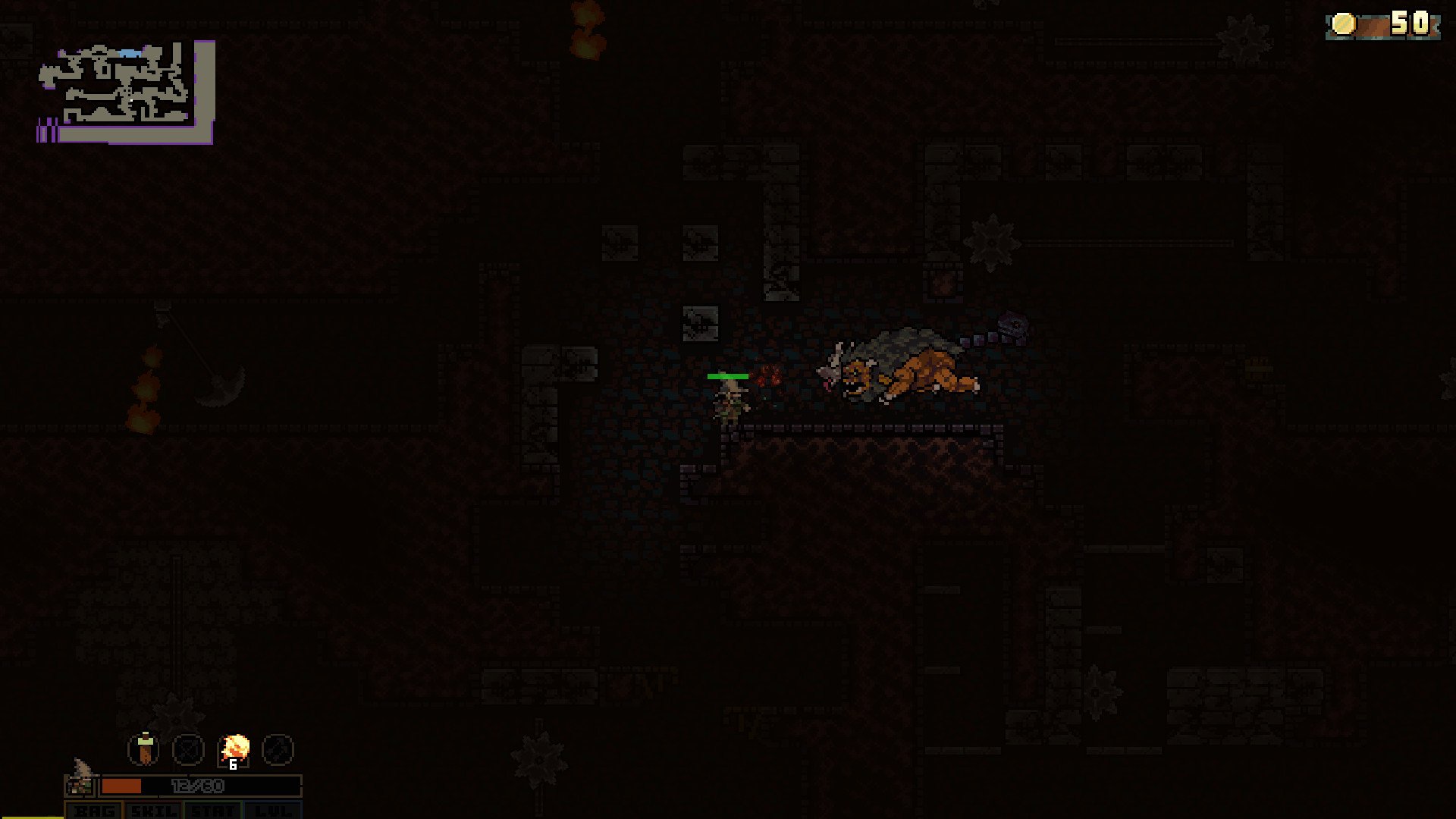Open the BAG inventory tab
Image resolution: width=1456 pixels, height=819 pixels.
pos(95,811)
